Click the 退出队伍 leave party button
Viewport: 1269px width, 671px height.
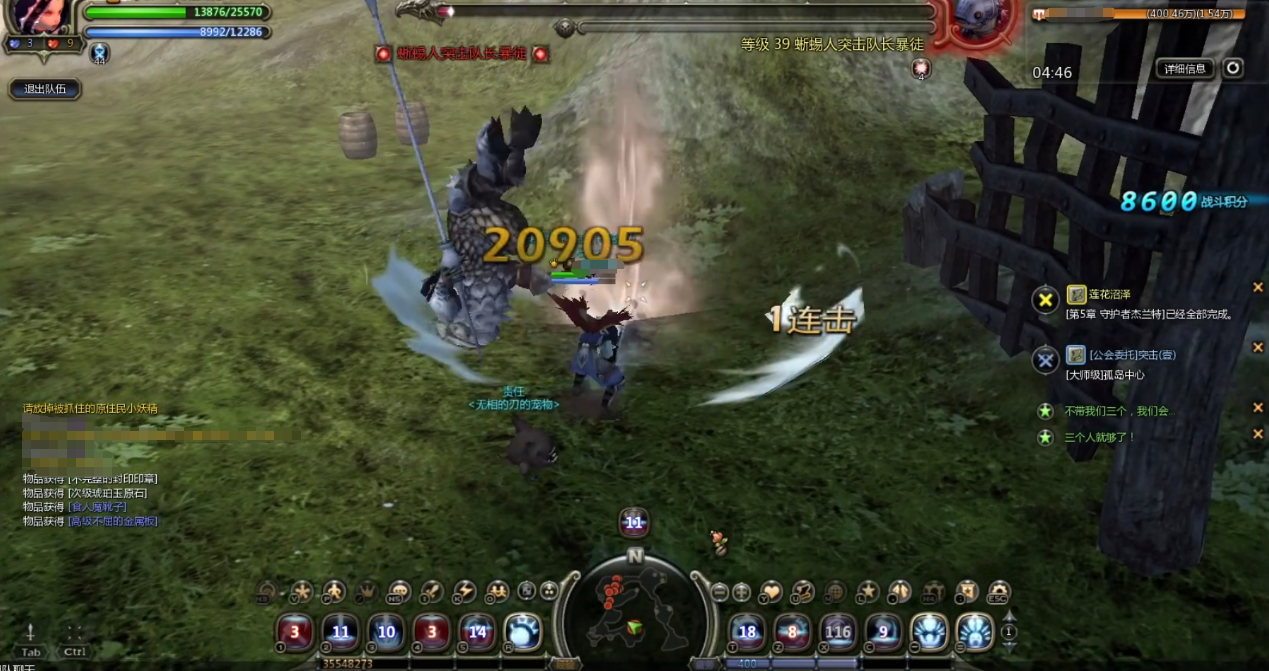[44, 89]
